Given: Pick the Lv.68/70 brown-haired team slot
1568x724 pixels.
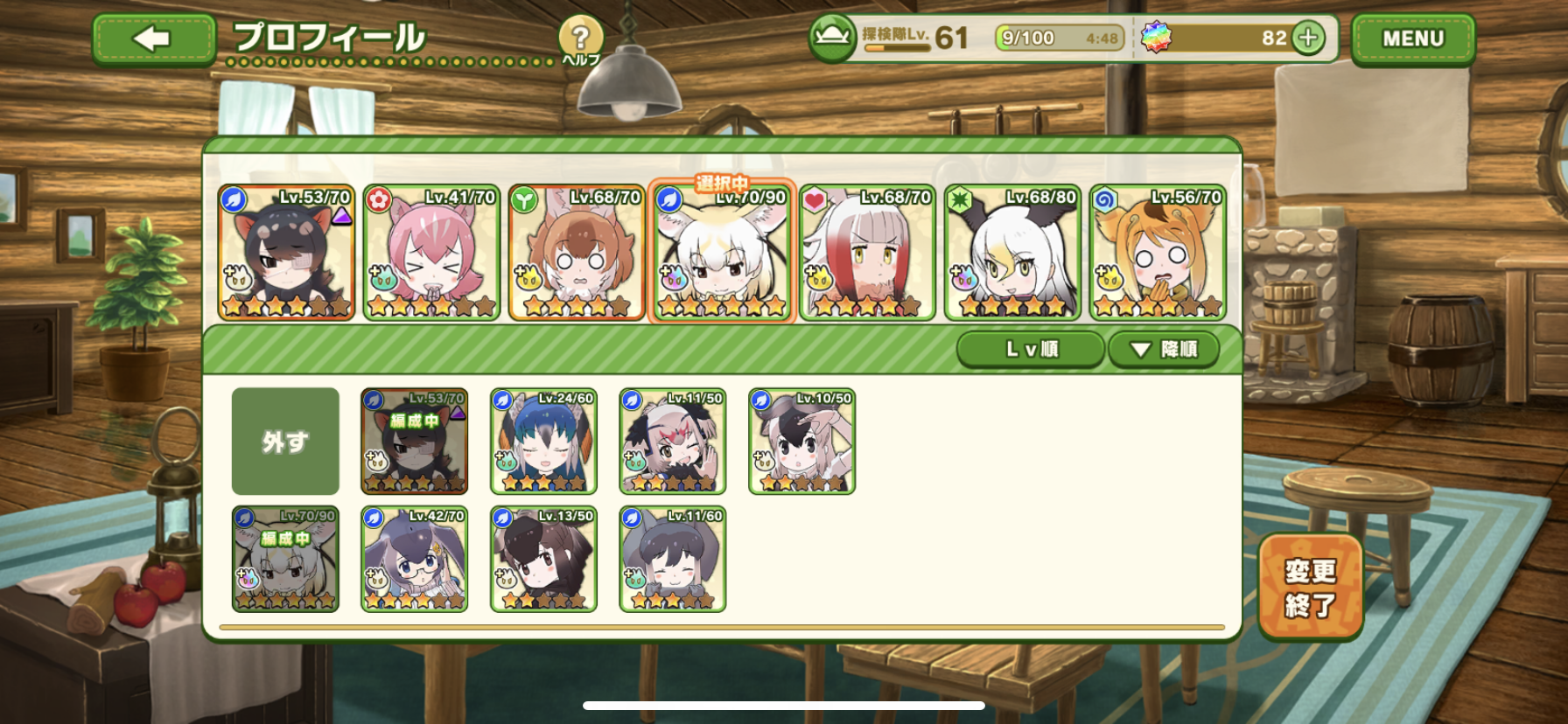Looking at the screenshot, I should point(577,253).
